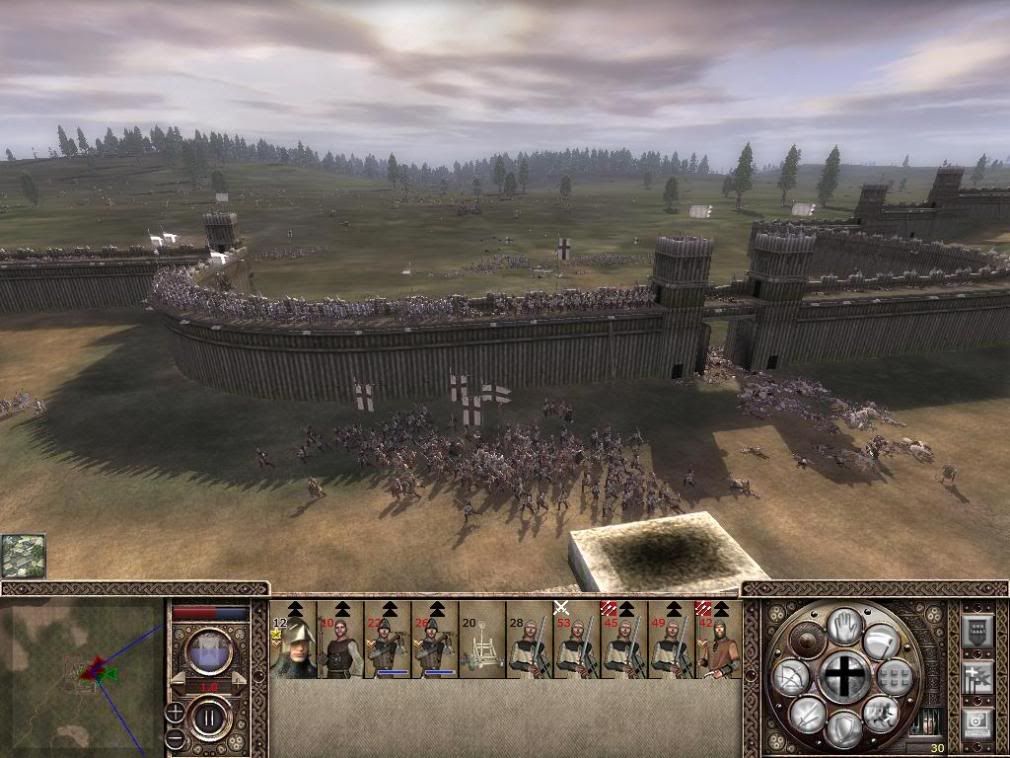Screen dimensions: 1010x758
Task: Select the unit card with 42 men
Action: (x=720, y=641)
